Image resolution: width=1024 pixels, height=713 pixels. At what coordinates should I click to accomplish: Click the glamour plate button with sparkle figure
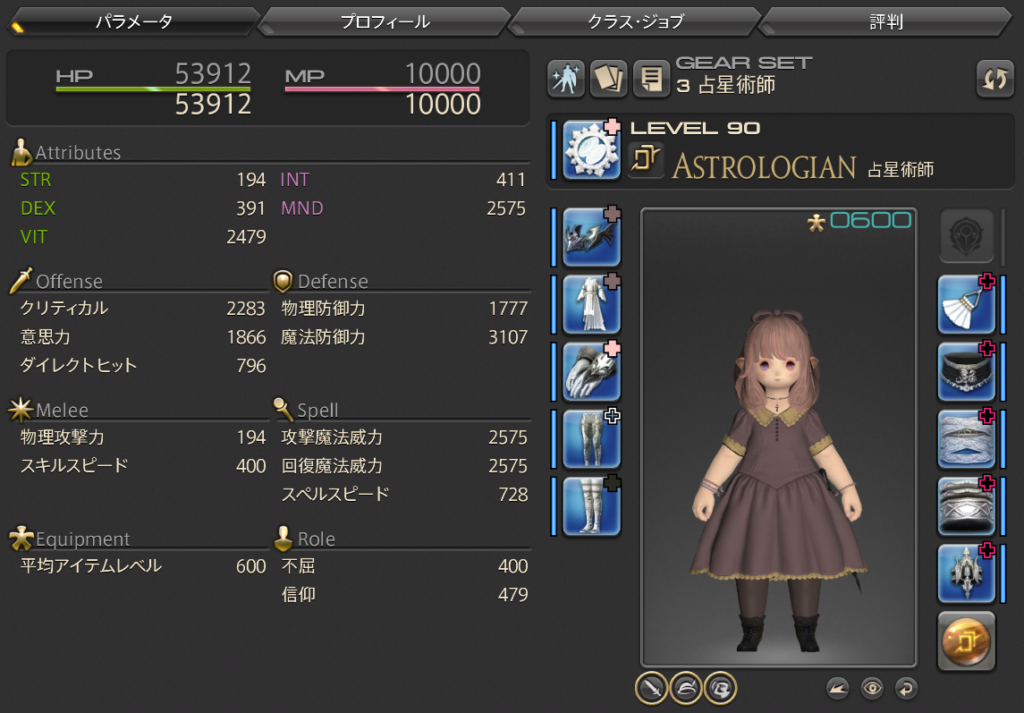click(566, 79)
